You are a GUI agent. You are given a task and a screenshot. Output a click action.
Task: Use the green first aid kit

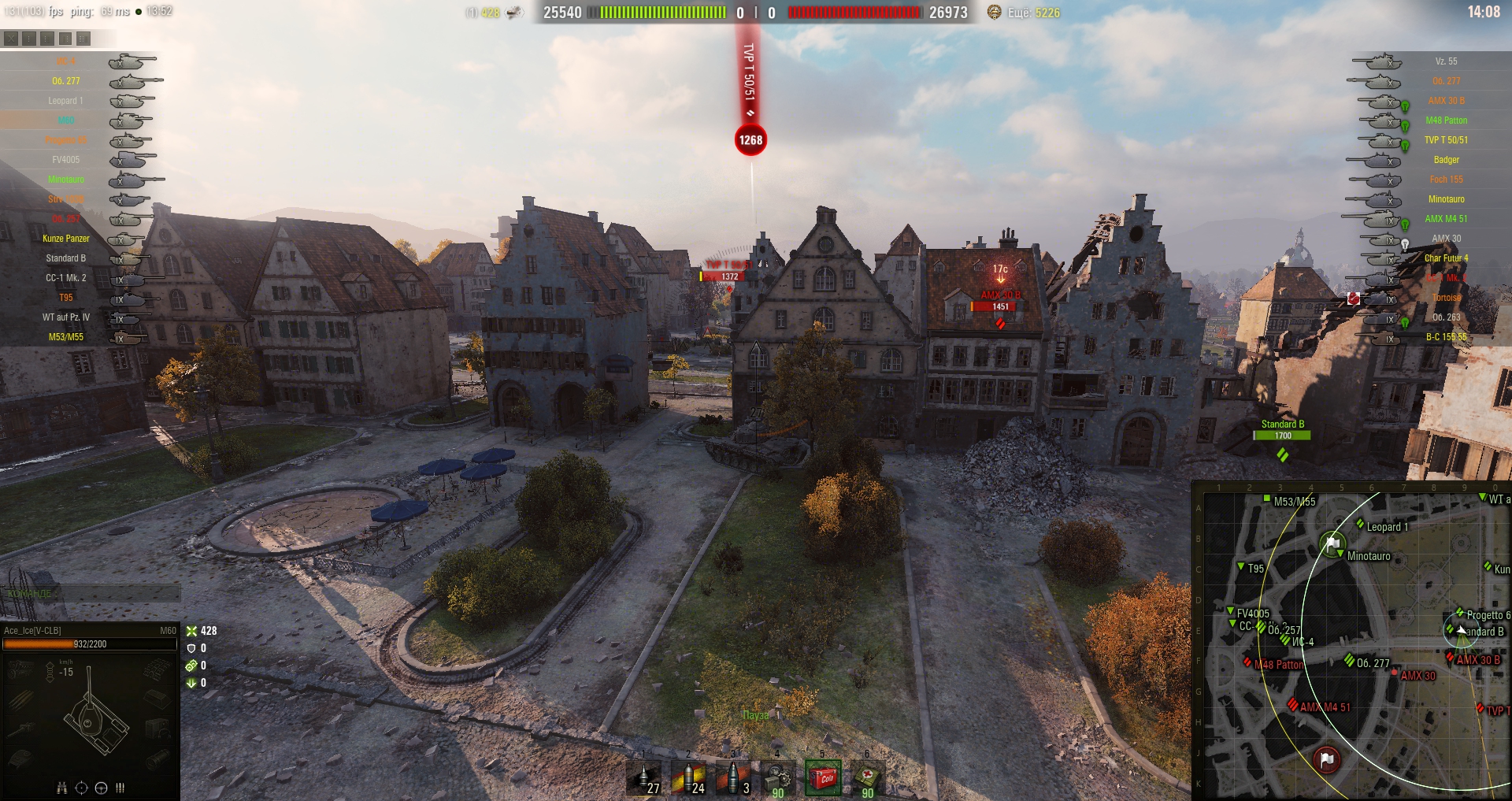[867, 778]
